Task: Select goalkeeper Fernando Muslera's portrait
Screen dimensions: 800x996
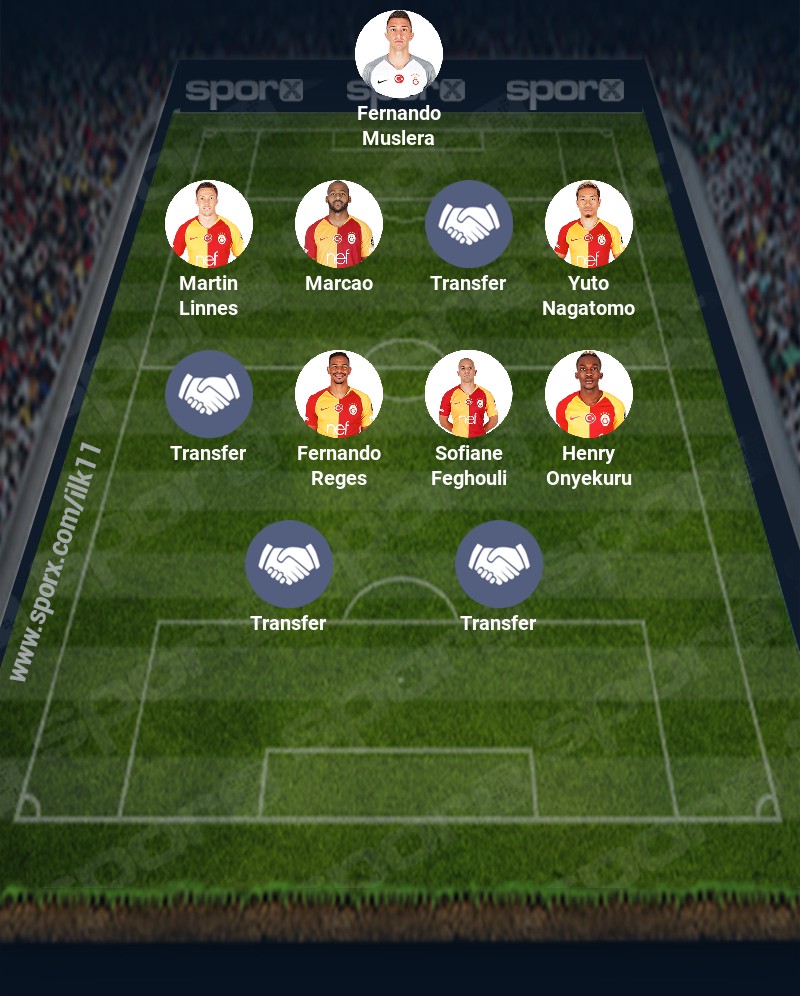Action: [x=399, y=54]
